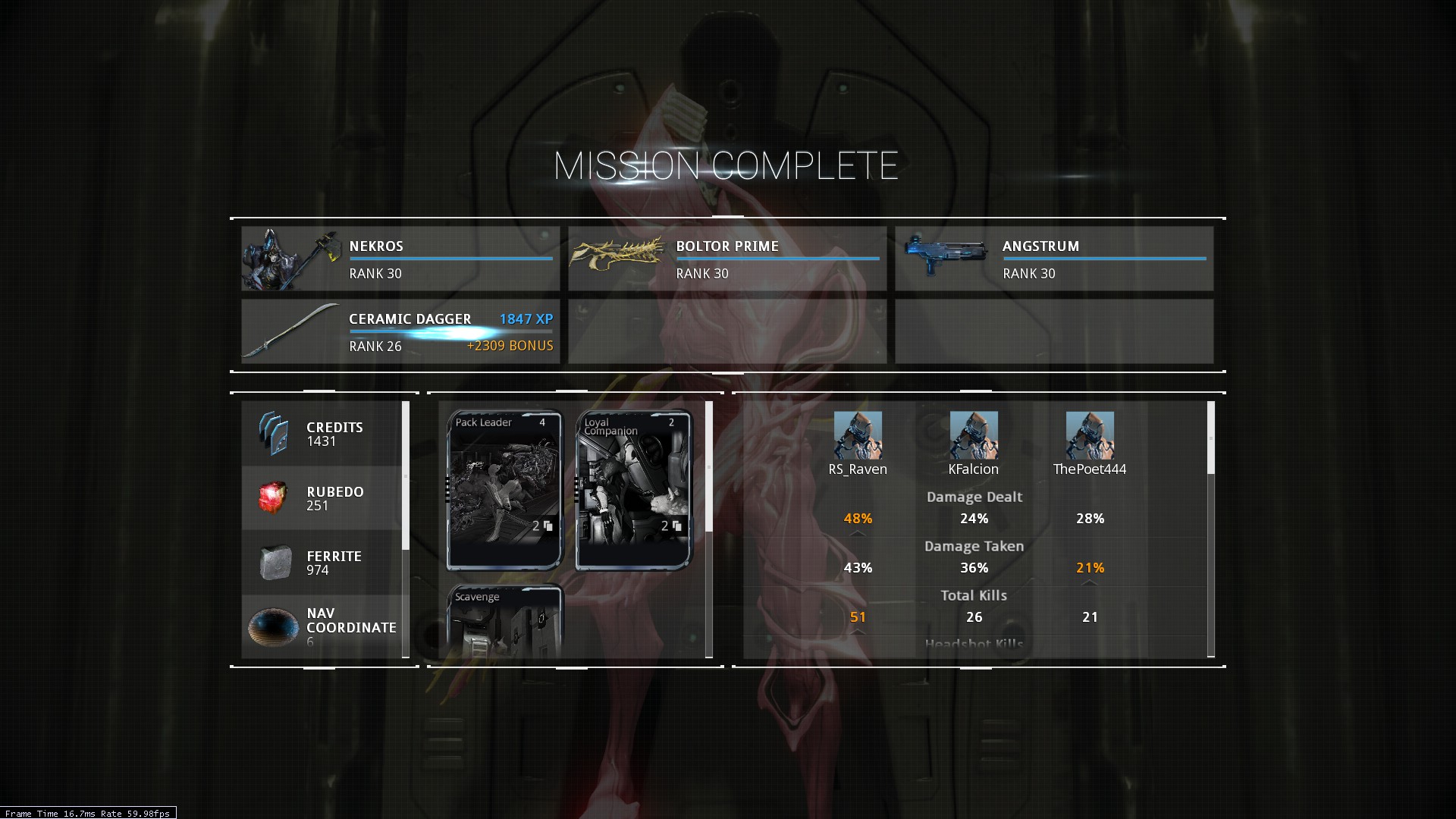
Task: Select the Ceramic Dagger XP panel
Action: tap(400, 331)
